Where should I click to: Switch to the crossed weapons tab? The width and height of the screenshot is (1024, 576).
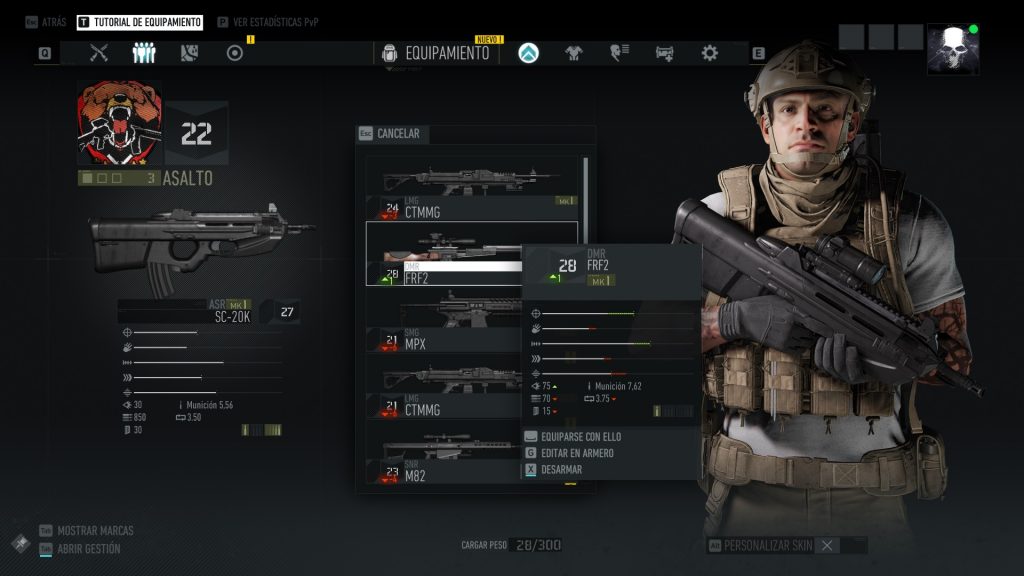[x=99, y=53]
